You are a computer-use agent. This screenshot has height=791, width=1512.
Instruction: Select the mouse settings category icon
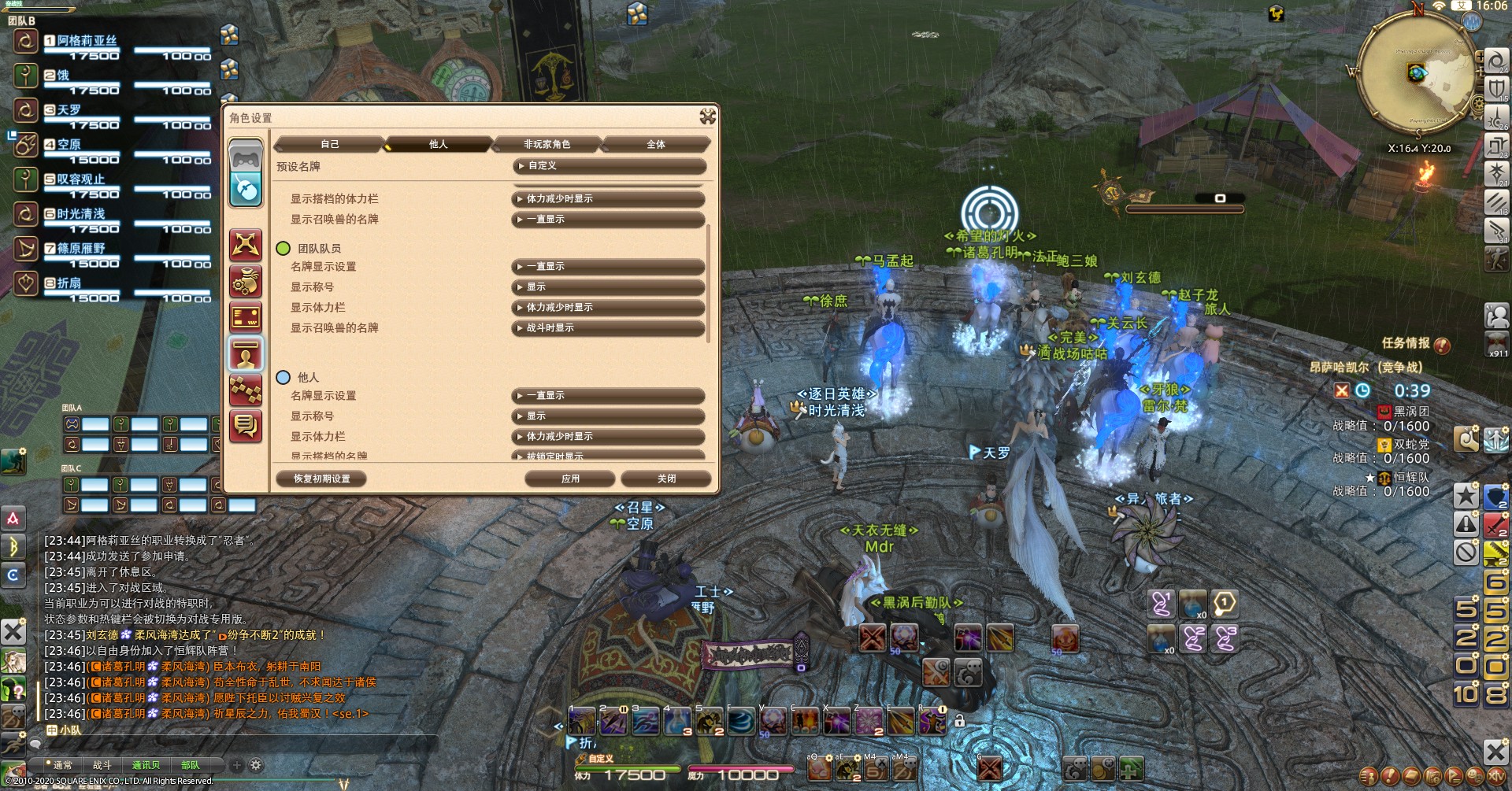pos(246,189)
